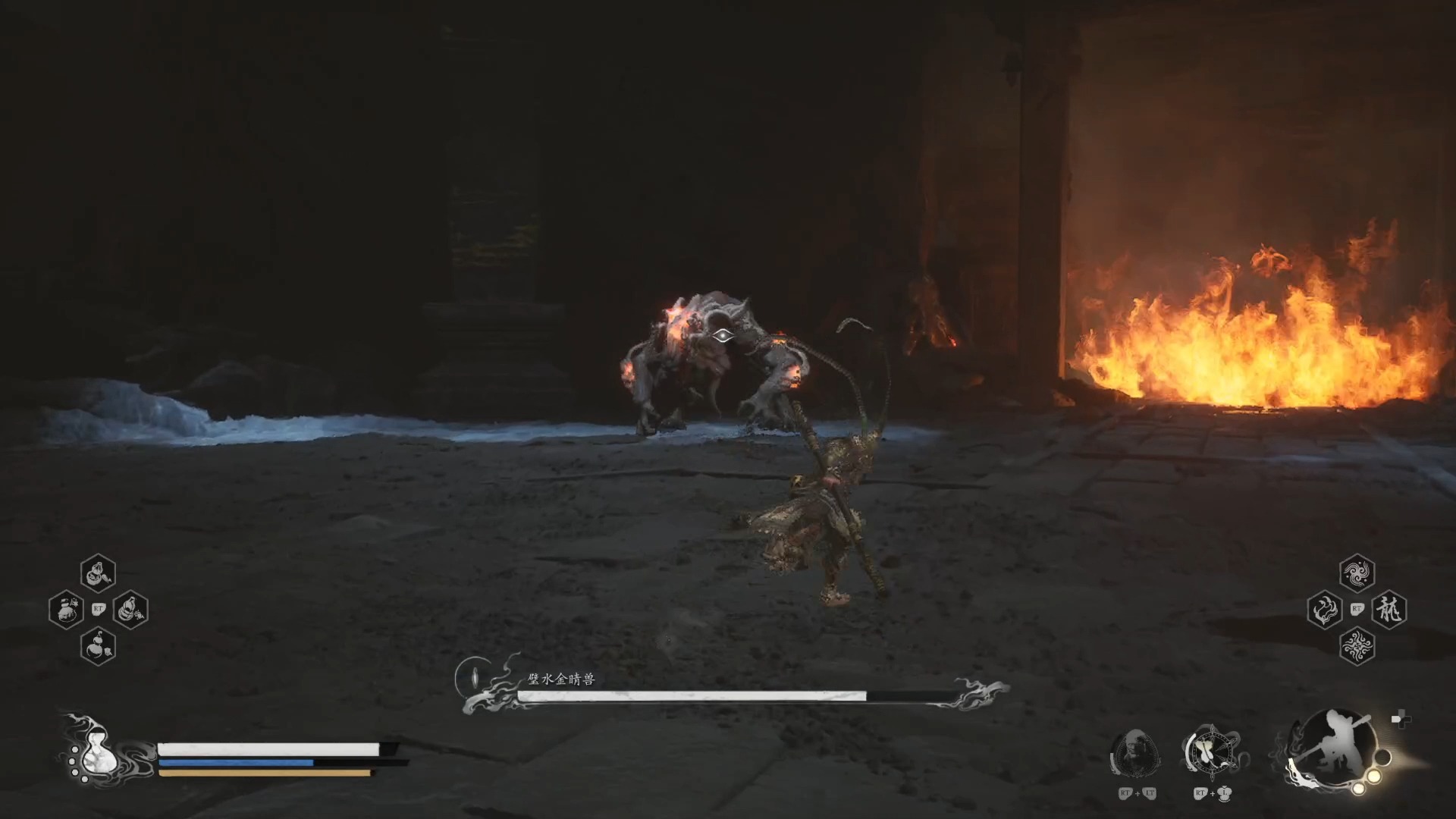The height and width of the screenshot is (819, 1456).
Task: Activate the spirit skill portrait icon
Action: coord(1134,753)
